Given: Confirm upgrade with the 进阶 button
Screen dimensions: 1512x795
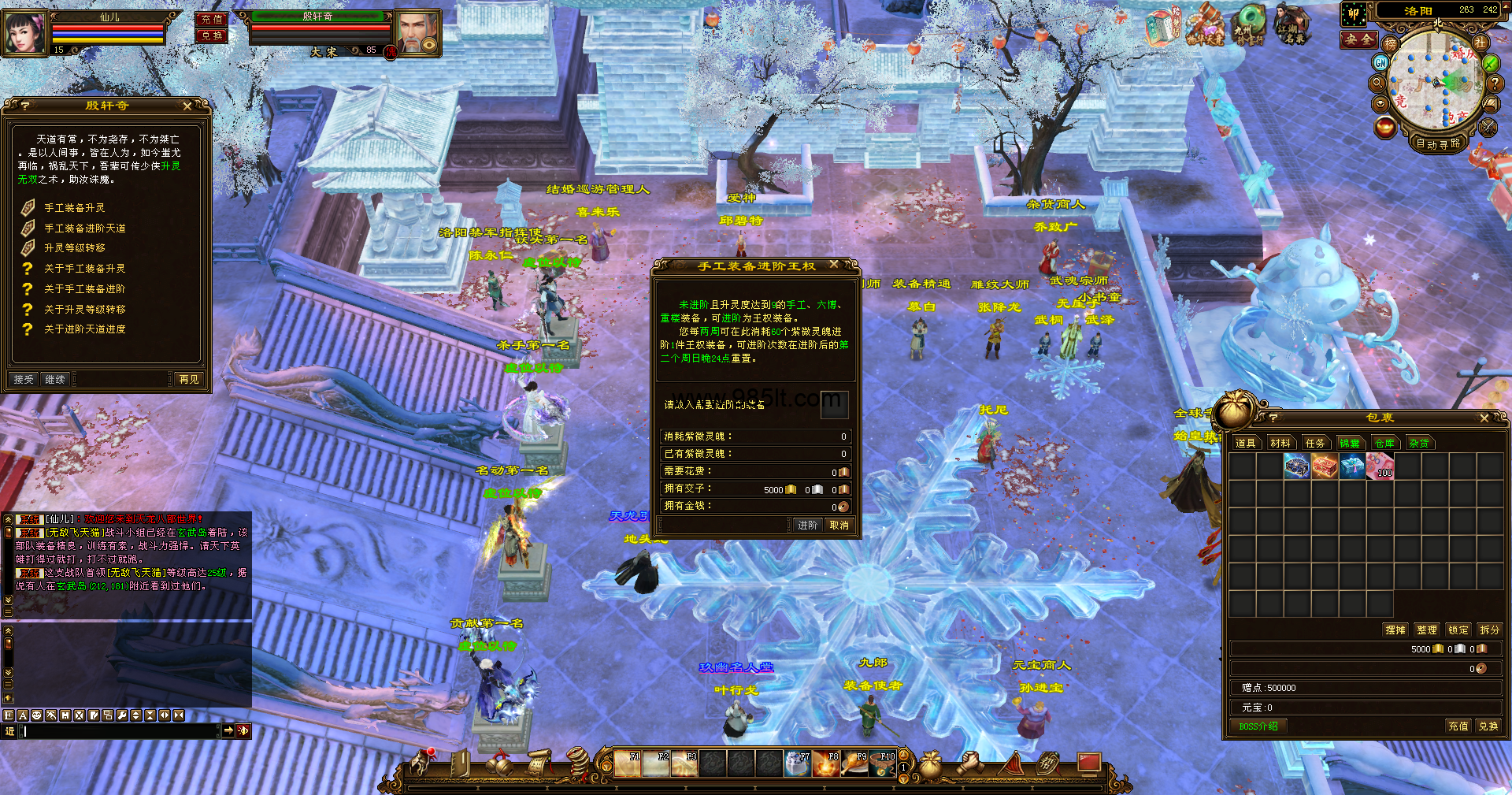Looking at the screenshot, I should click(807, 526).
